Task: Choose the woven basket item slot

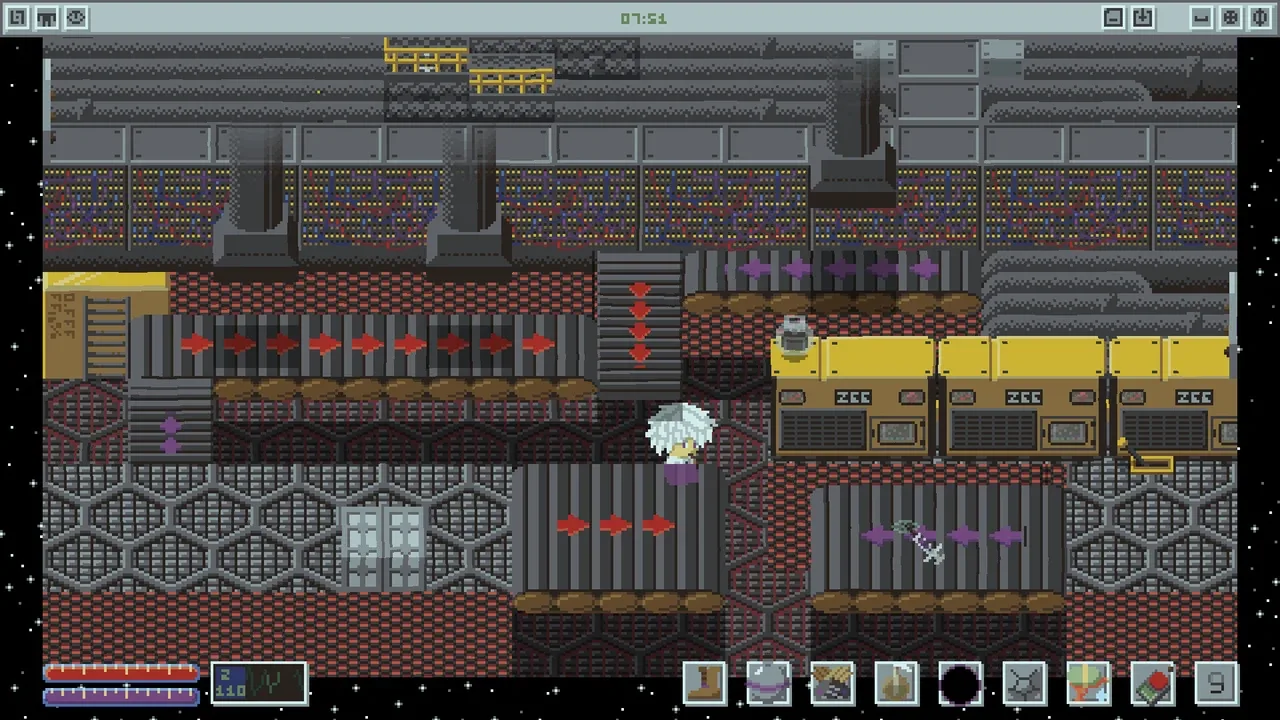Action: coord(832,684)
